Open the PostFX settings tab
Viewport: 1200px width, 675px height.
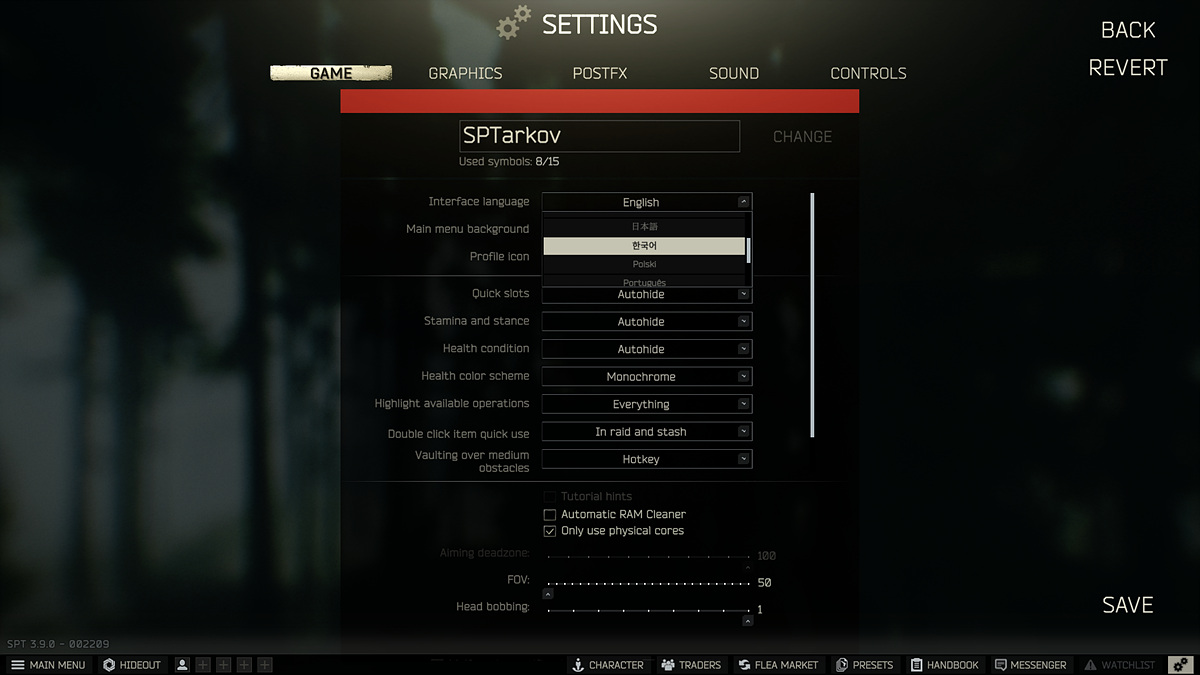(x=600, y=73)
